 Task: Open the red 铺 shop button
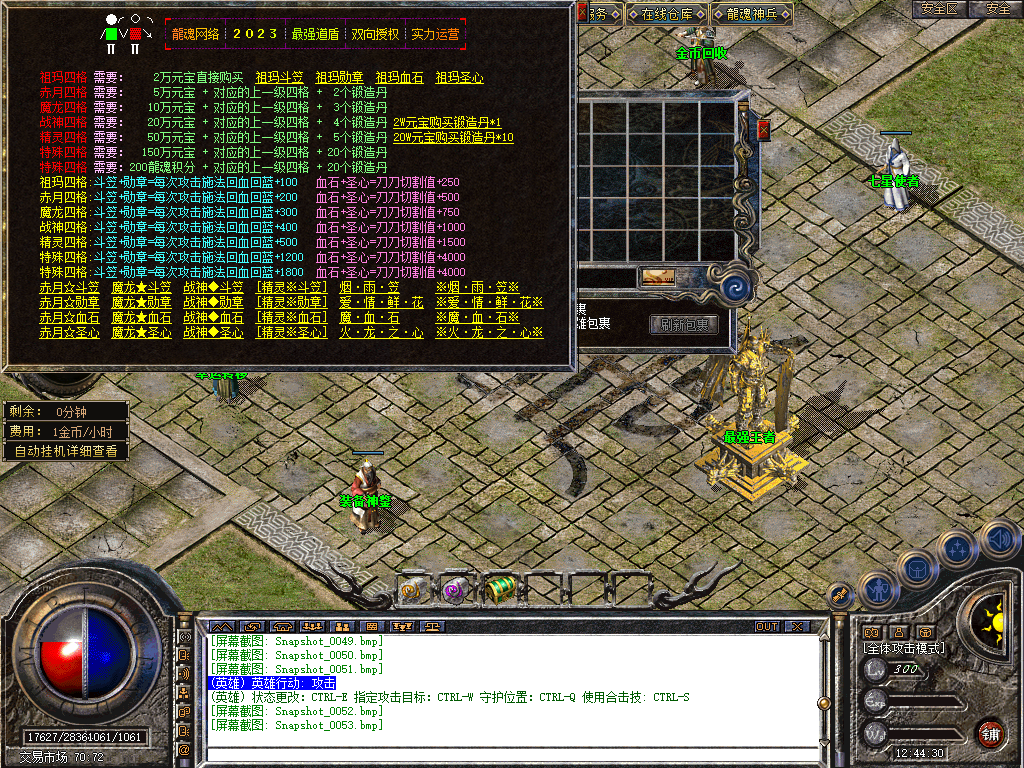(990, 733)
